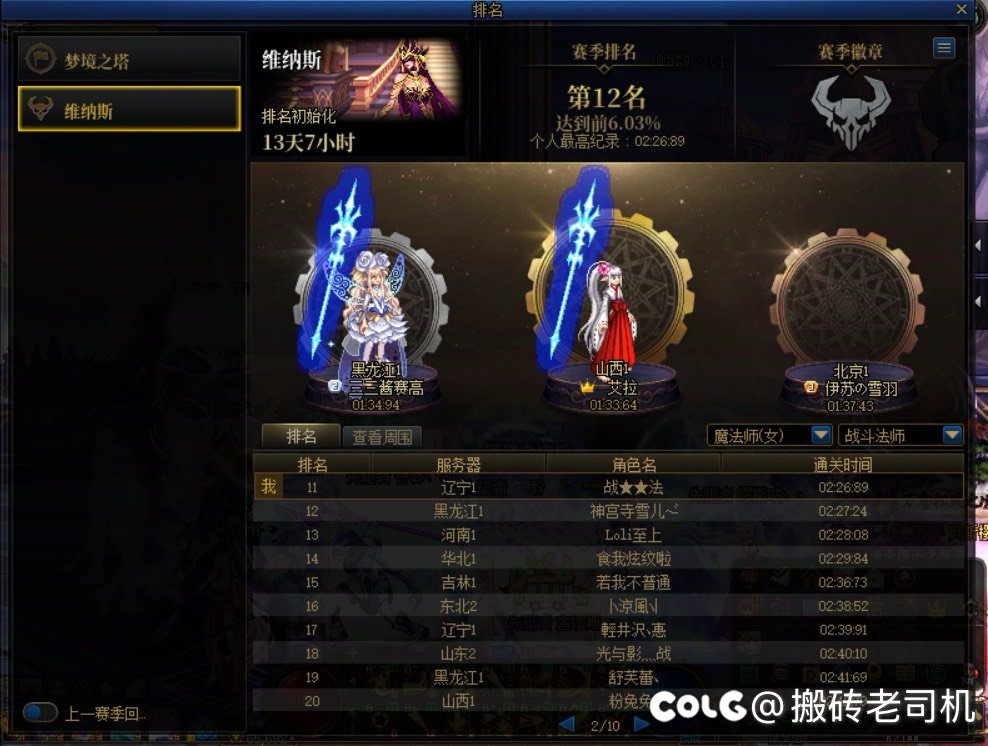Image resolution: width=988 pixels, height=746 pixels.
Task: Go to the next ranking page
Action: [642, 724]
